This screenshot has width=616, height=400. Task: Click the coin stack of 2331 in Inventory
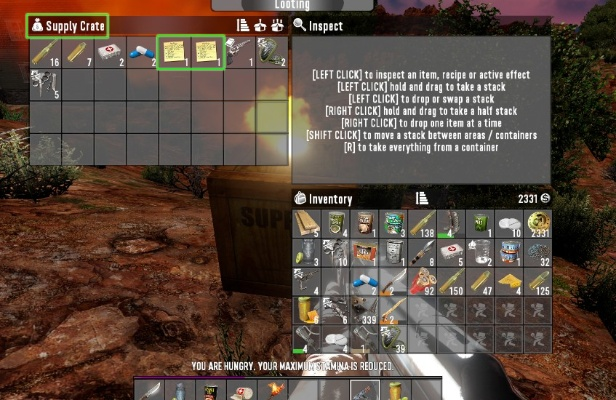pos(541,223)
